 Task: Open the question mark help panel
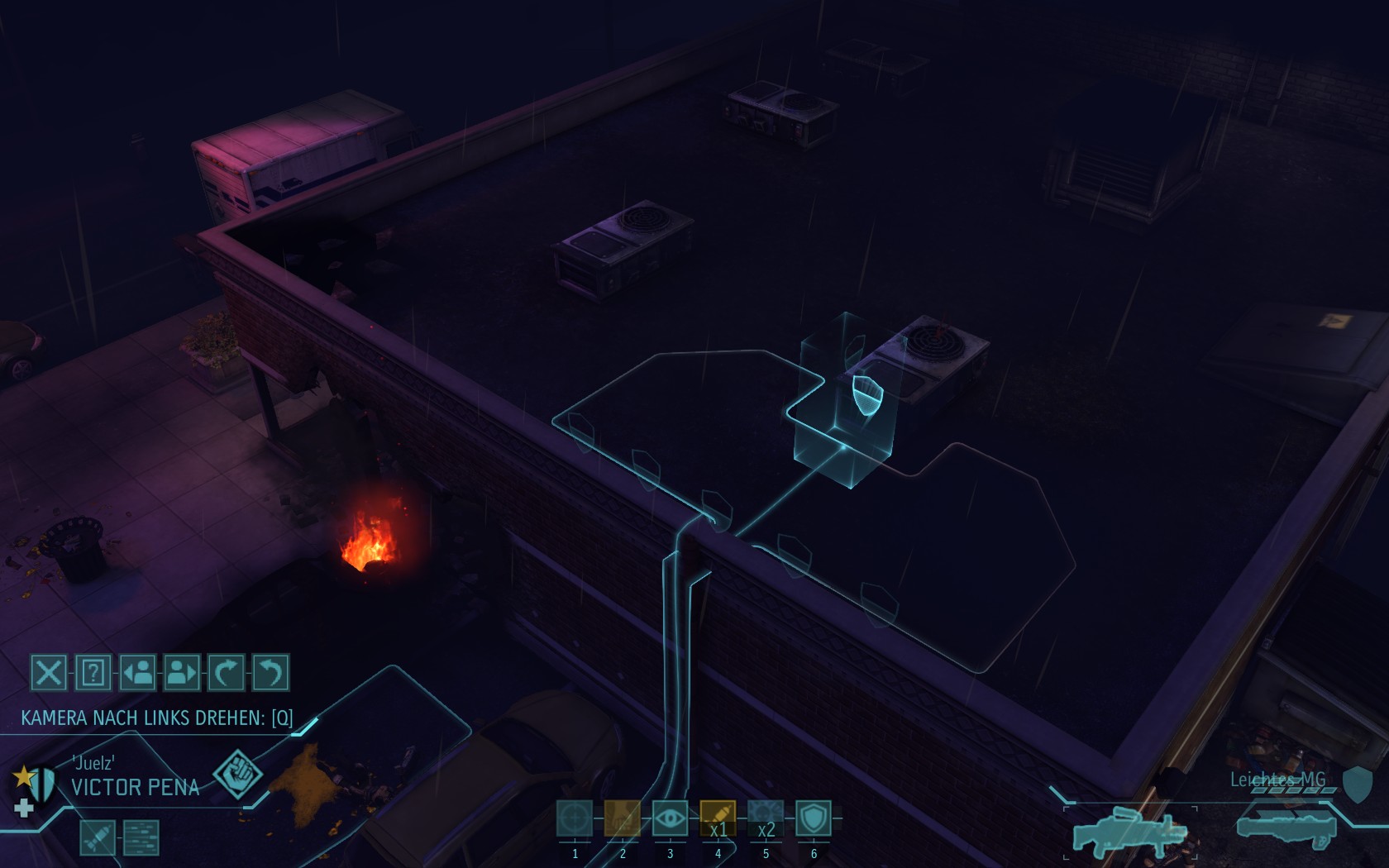pyautogui.click(x=93, y=672)
